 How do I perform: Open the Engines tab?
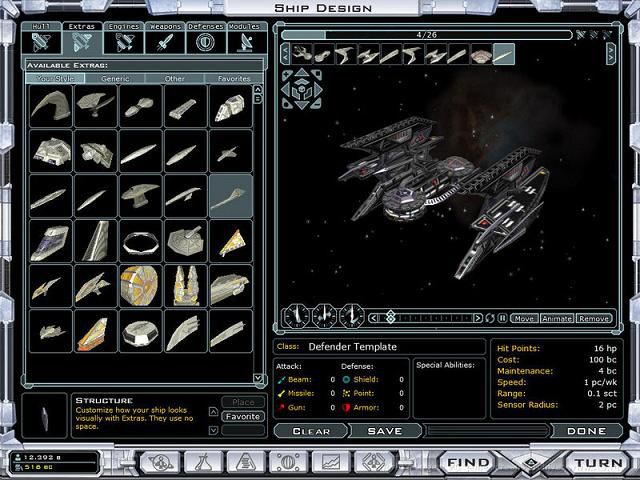click(124, 38)
